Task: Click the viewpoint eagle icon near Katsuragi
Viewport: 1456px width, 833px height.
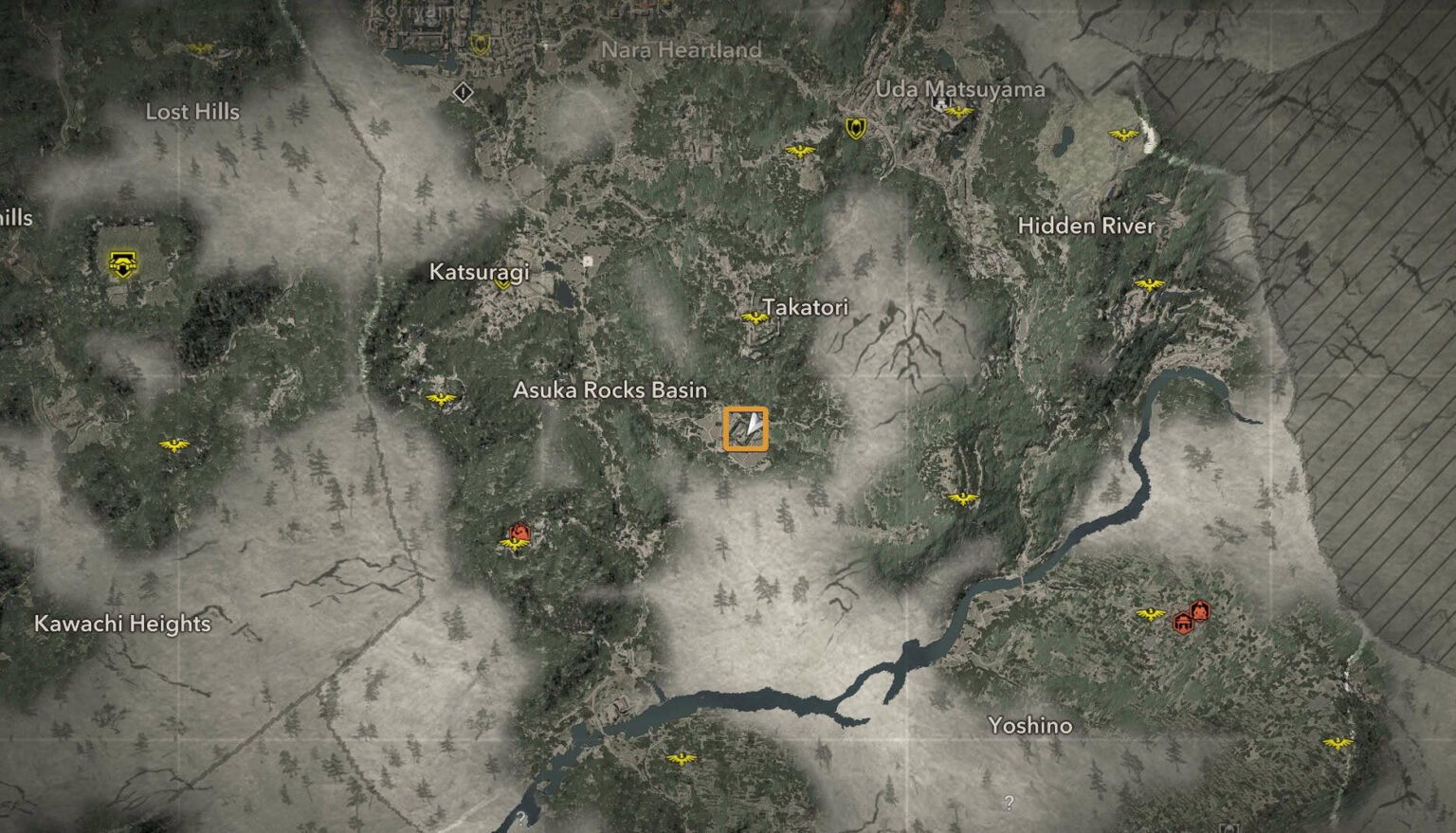Action: pyautogui.click(x=443, y=399)
